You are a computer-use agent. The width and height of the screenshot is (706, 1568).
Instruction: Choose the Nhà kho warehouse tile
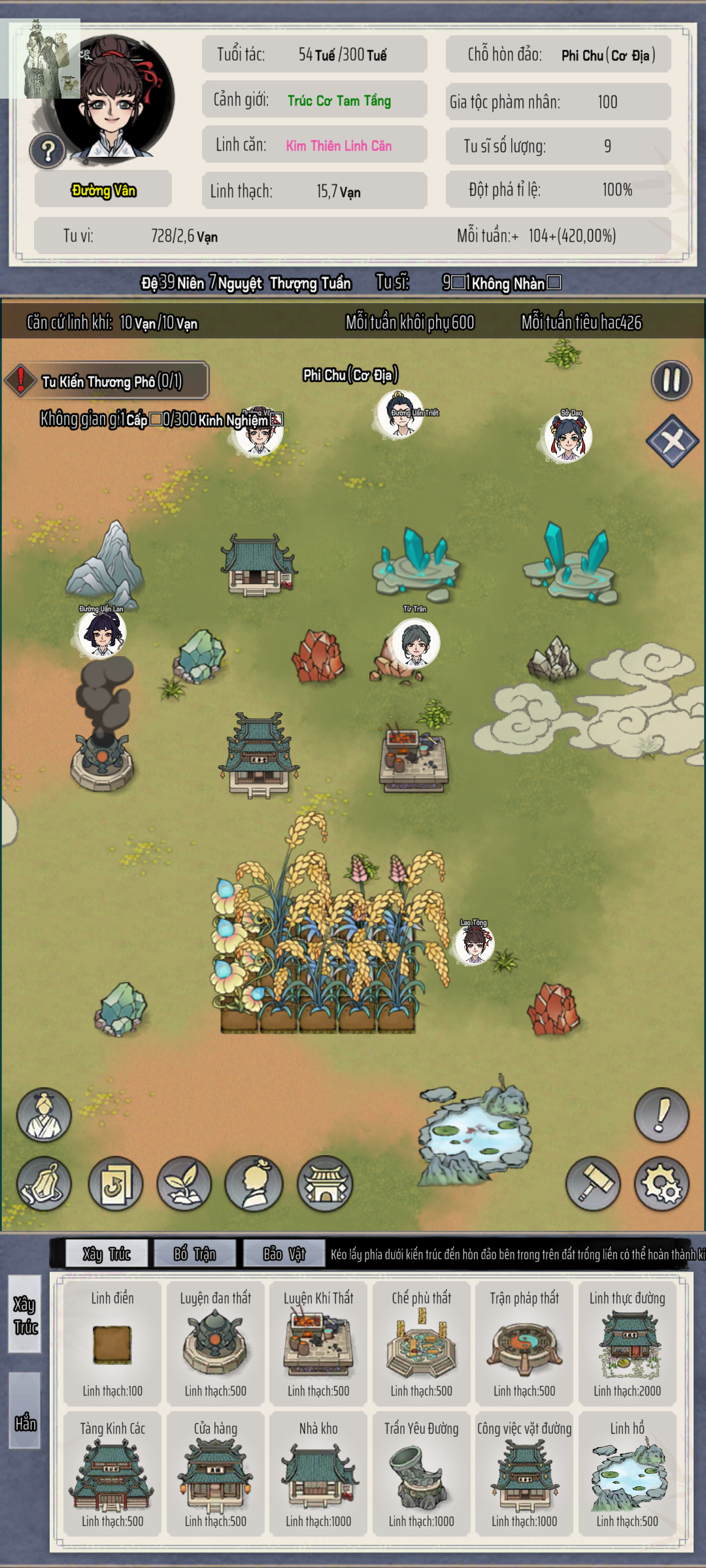point(318,1474)
